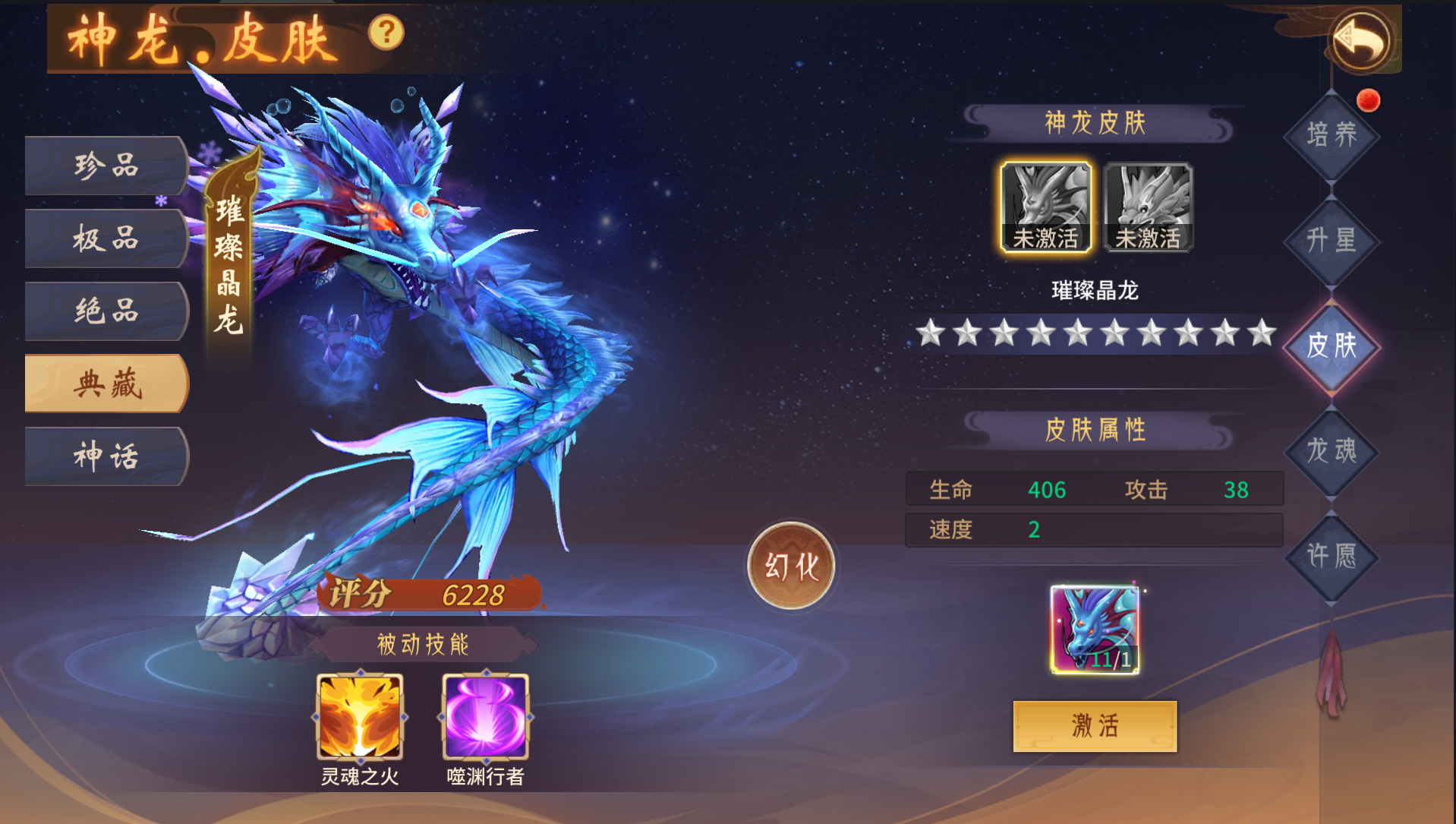1456x824 pixels.
Task: Go to the 许愿 section
Action: pyautogui.click(x=1332, y=557)
